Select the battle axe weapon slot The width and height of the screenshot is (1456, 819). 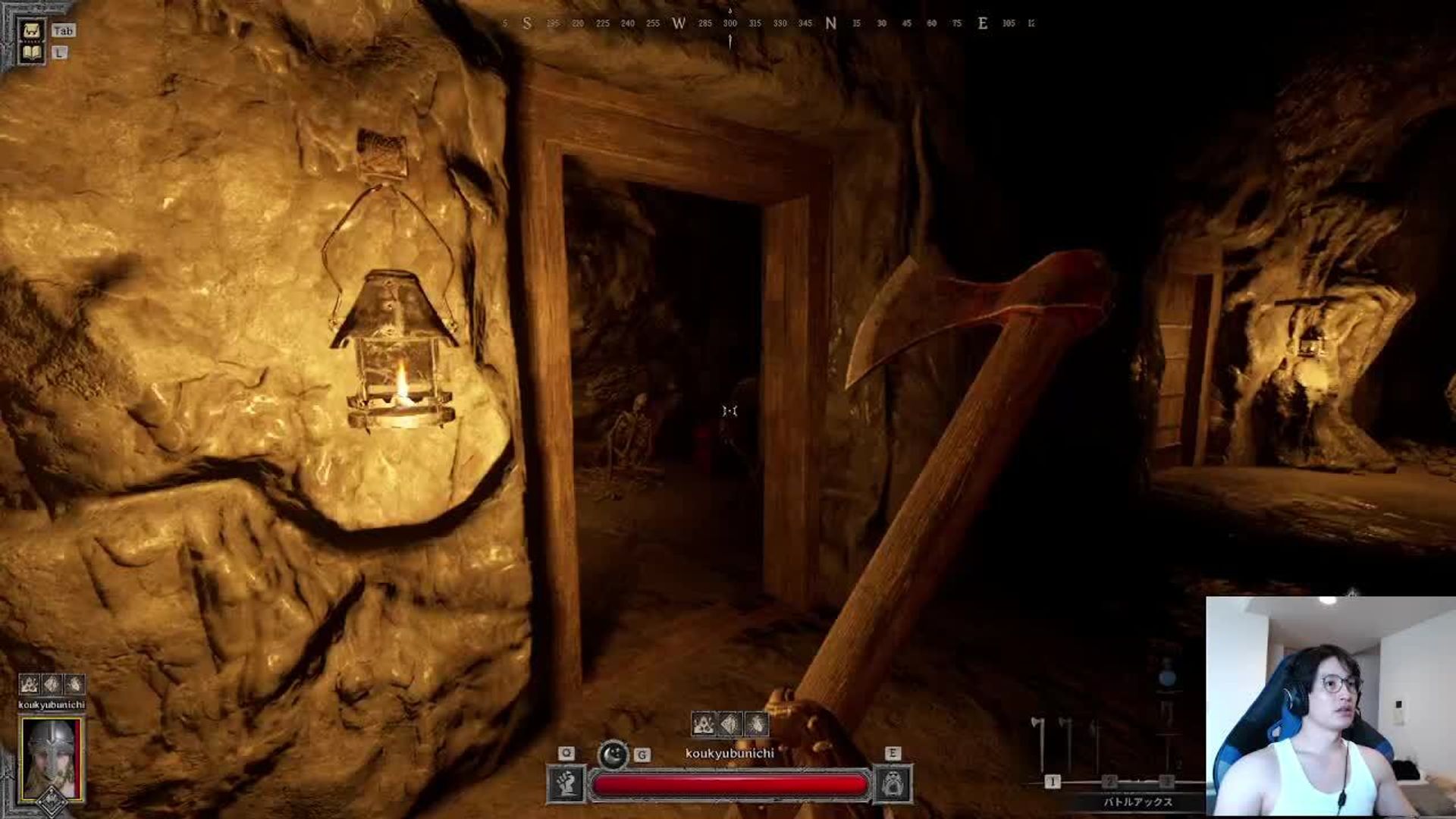(1043, 747)
